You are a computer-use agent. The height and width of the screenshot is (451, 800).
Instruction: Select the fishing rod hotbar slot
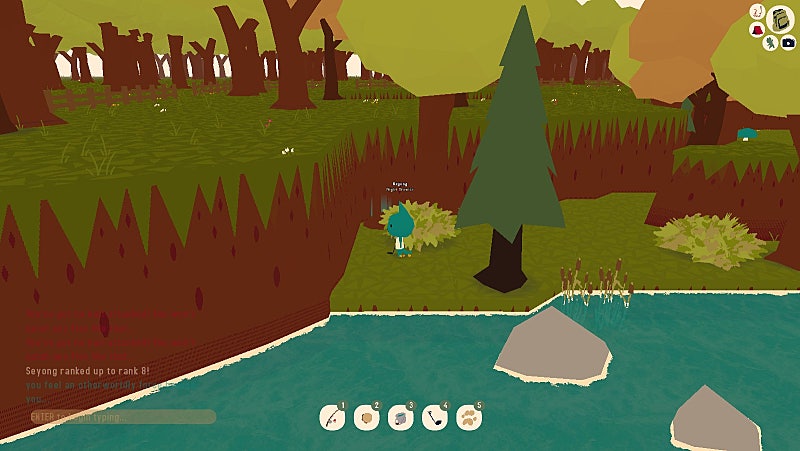click(333, 417)
